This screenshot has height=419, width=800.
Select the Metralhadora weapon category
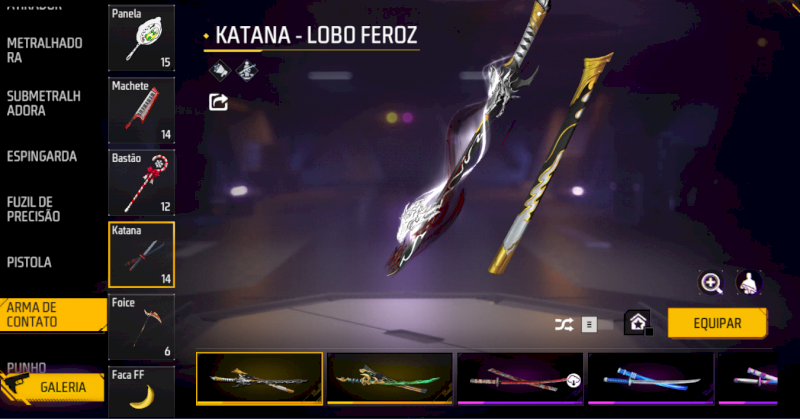click(44, 50)
